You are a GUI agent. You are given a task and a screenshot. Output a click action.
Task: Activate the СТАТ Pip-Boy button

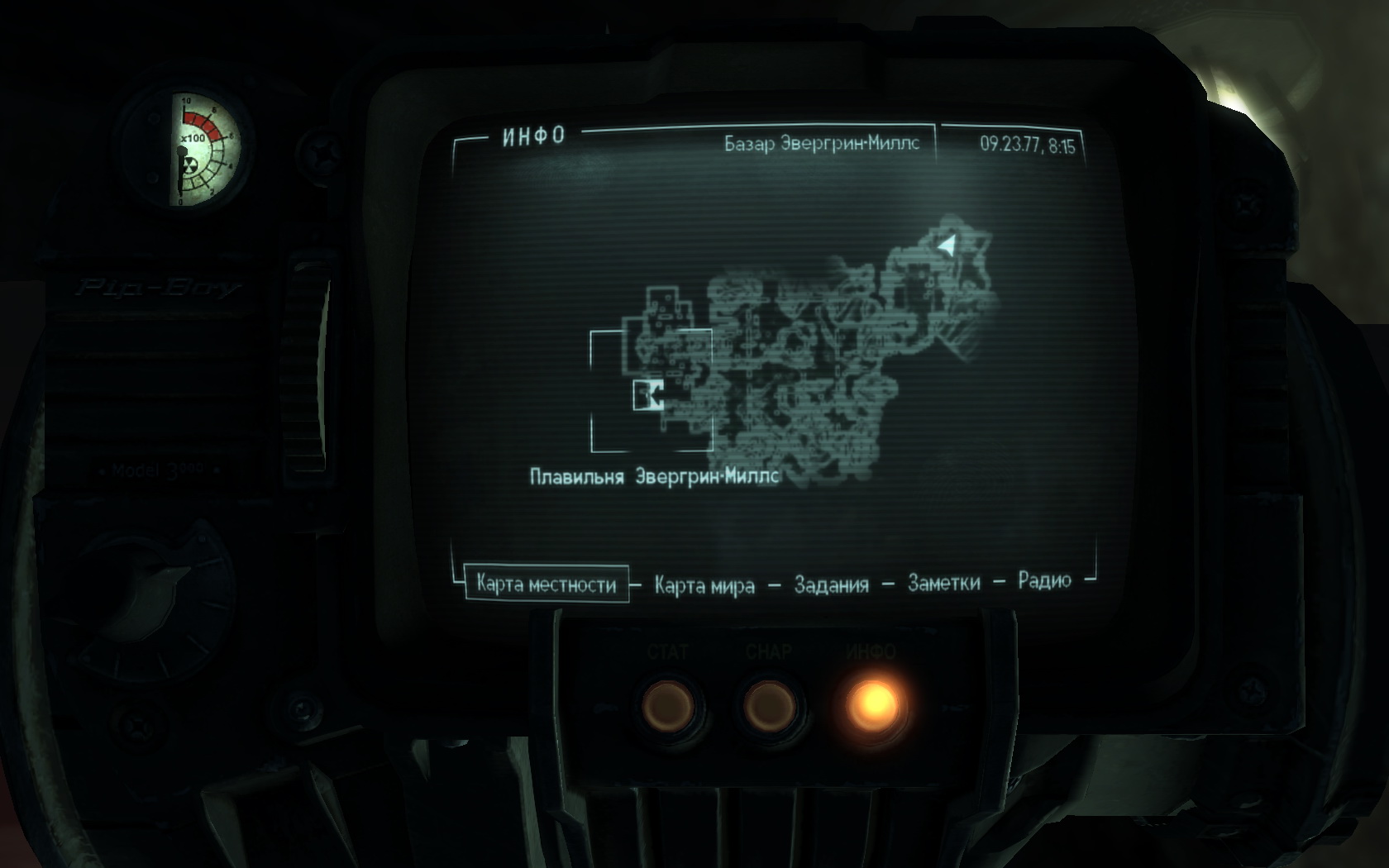click(x=667, y=707)
